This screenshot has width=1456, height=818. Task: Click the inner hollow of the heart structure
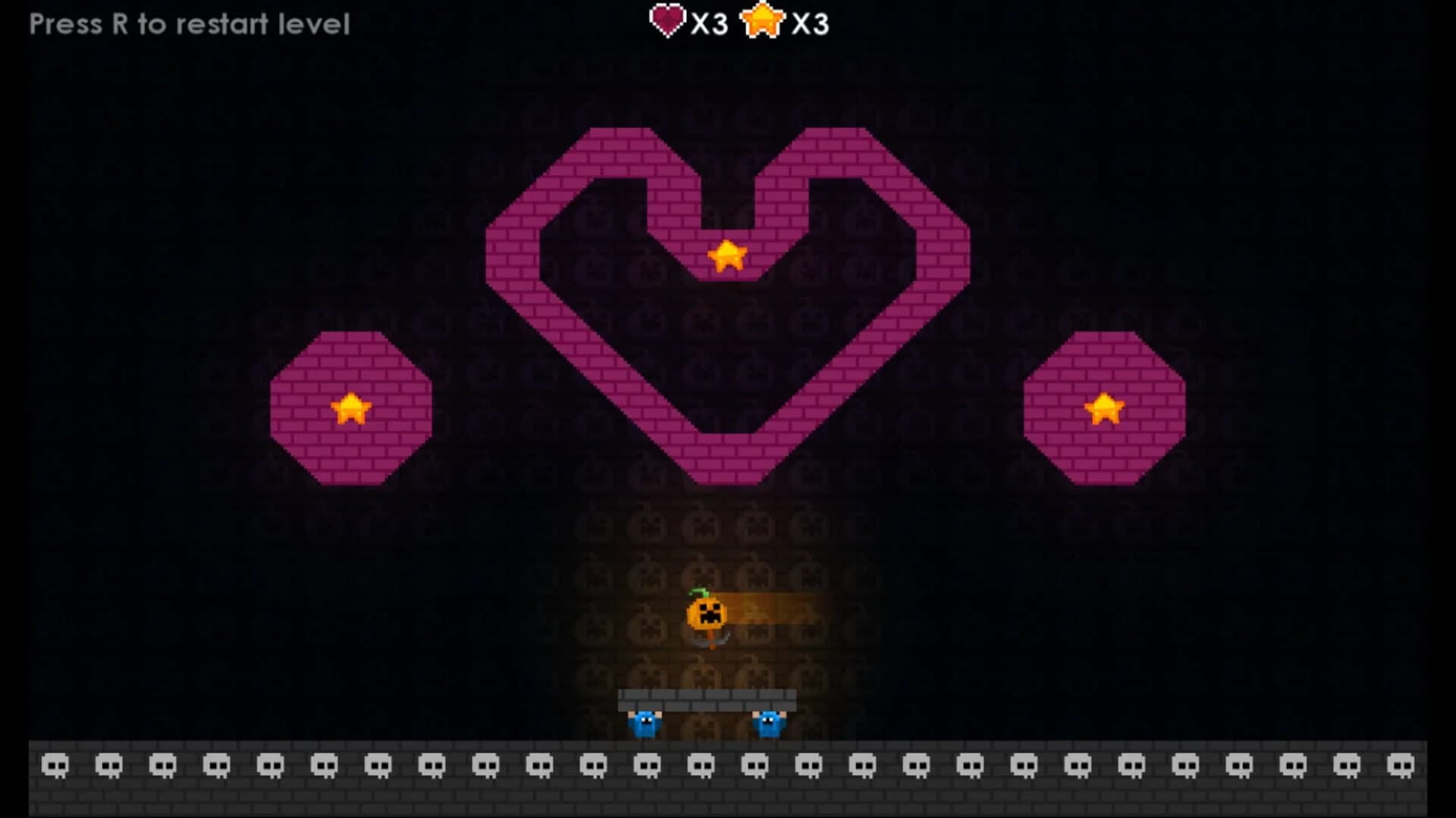(730, 341)
